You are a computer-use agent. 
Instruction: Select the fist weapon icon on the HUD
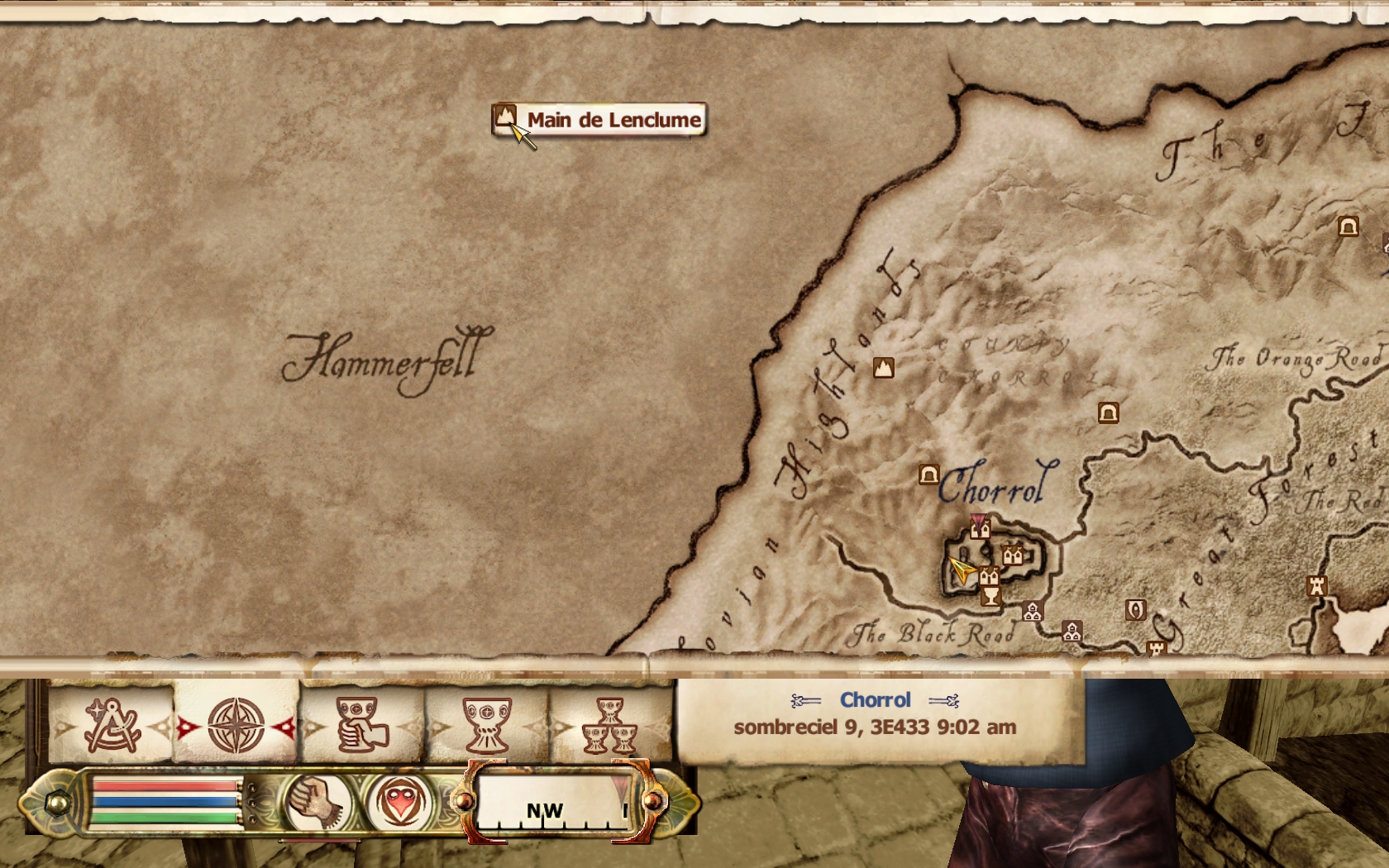pyautogui.click(x=317, y=801)
